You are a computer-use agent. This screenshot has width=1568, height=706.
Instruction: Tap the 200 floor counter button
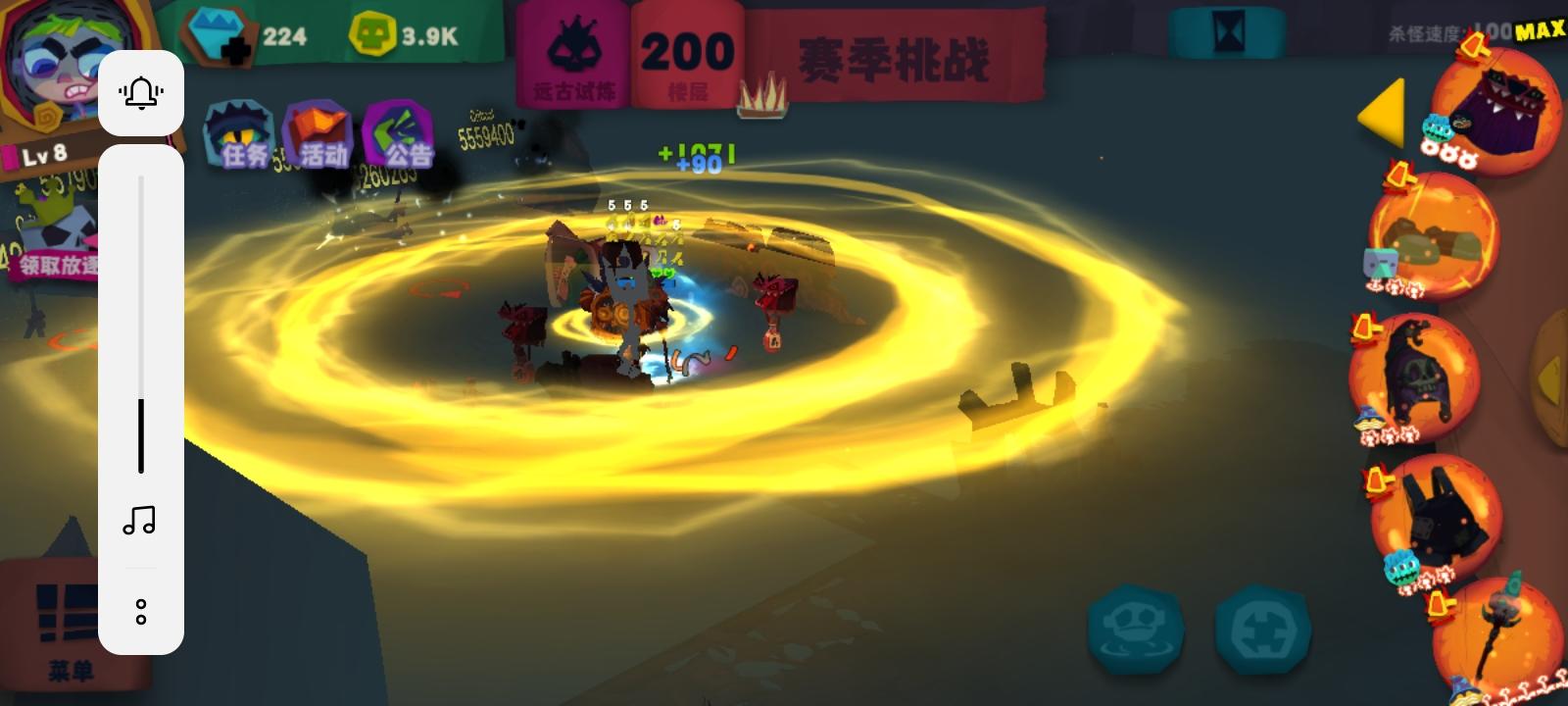click(687, 49)
